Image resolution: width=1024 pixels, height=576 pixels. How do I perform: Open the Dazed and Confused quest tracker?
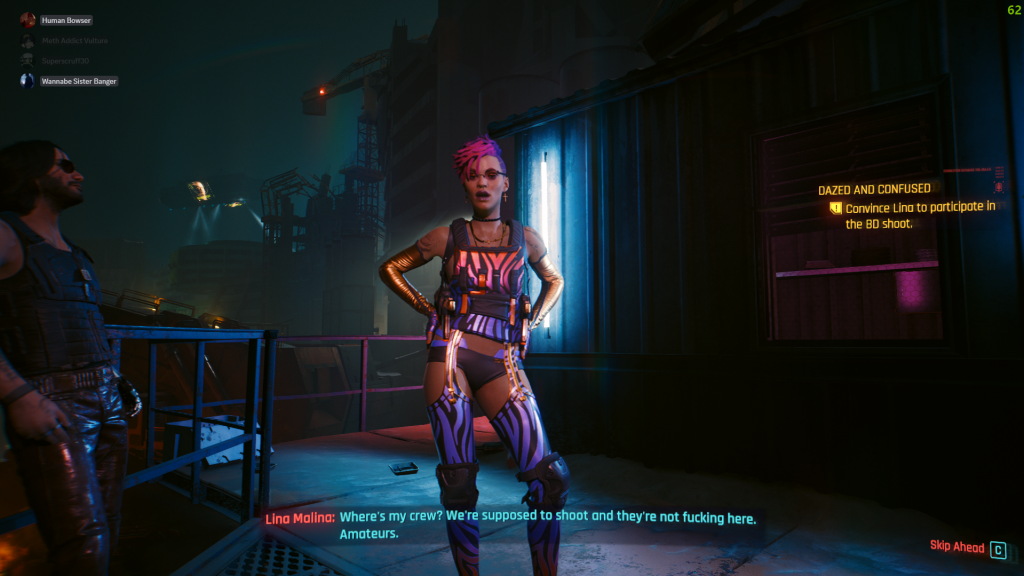click(874, 189)
